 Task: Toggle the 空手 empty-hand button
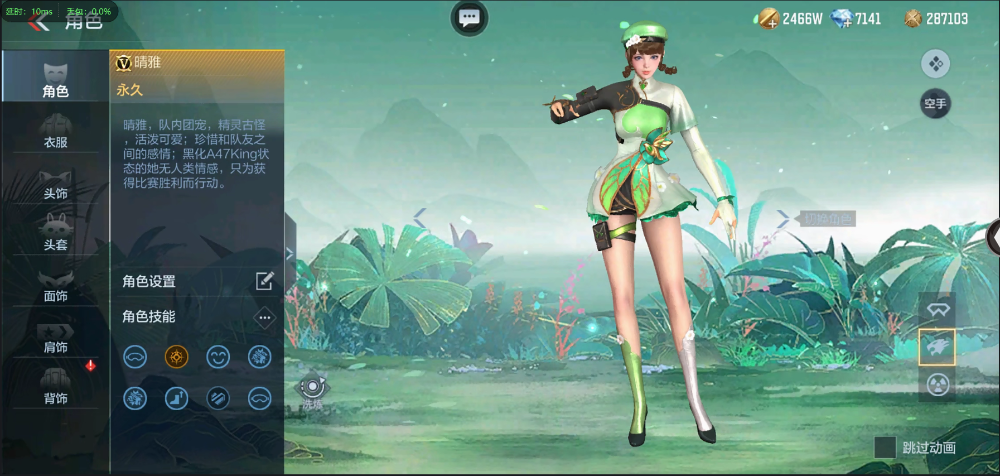pyautogui.click(x=935, y=102)
